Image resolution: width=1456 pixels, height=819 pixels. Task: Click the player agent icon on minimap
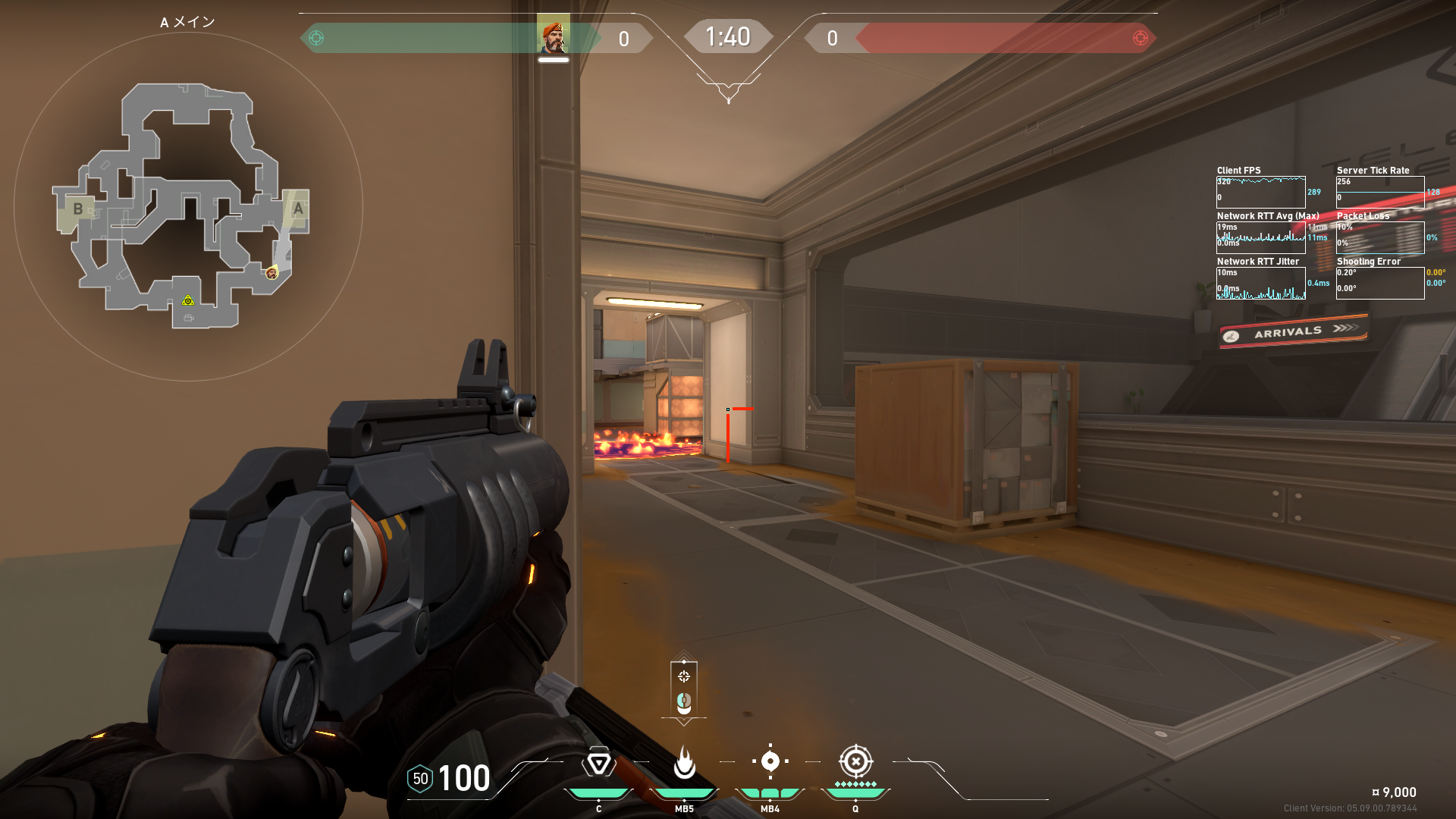[x=271, y=273]
